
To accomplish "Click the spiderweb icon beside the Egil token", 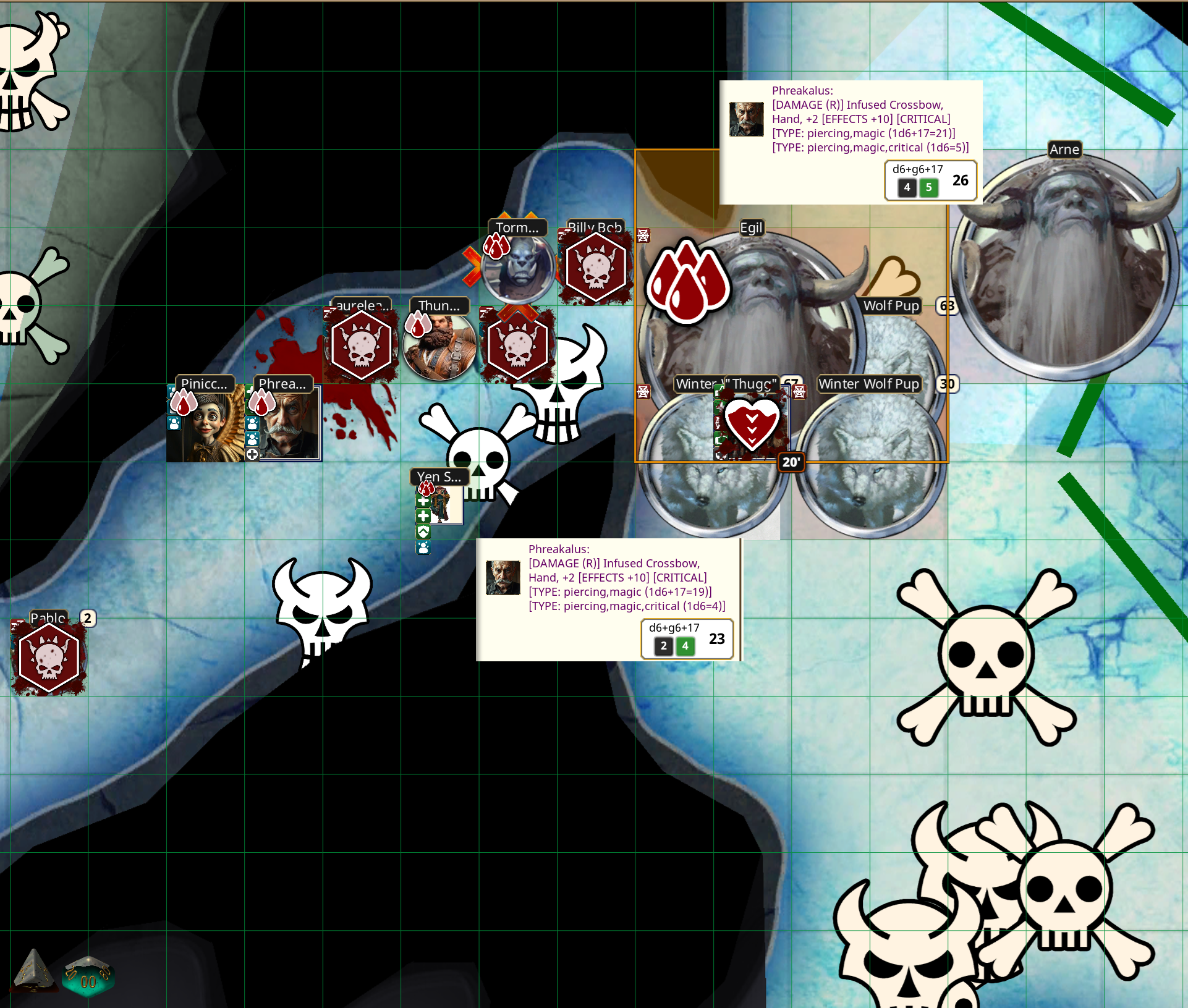I will pyautogui.click(x=643, y=236).
